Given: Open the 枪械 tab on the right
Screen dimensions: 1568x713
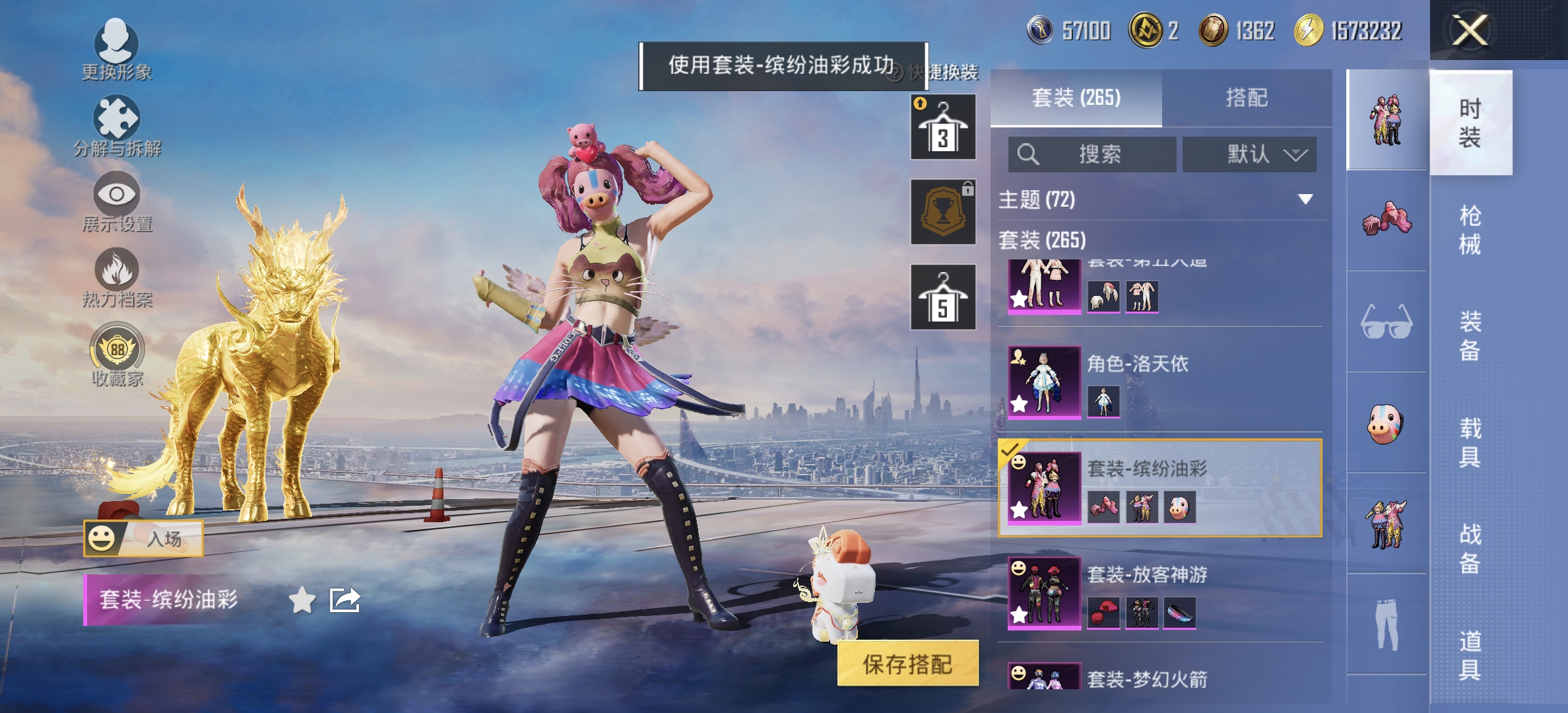Looking at the screenshot, I should (x=1472, y=228).
